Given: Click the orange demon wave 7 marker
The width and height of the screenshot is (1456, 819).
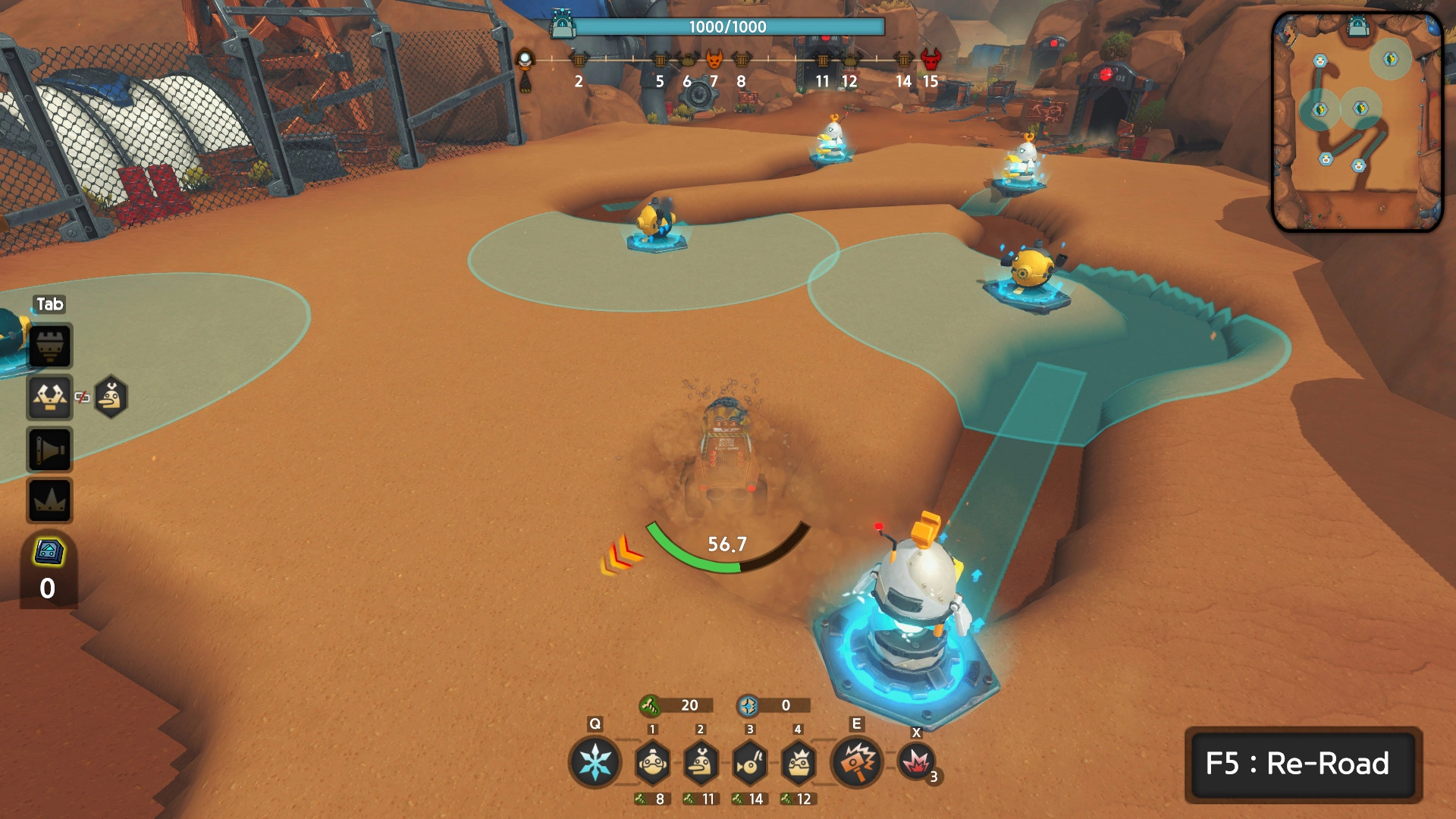Looking at the screenshot, I should point(714,59).
